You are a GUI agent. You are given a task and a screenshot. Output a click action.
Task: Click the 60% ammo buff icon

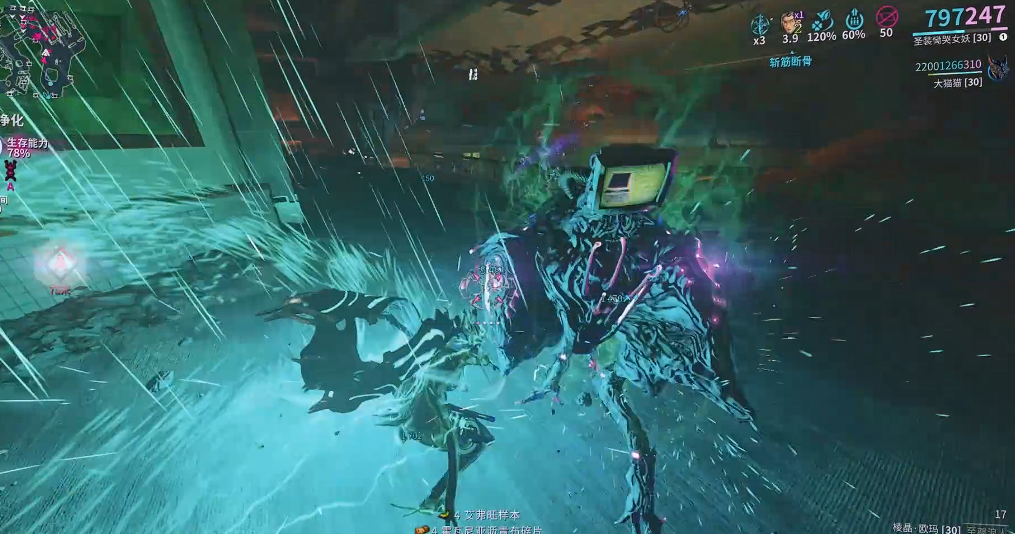point(854,20)
